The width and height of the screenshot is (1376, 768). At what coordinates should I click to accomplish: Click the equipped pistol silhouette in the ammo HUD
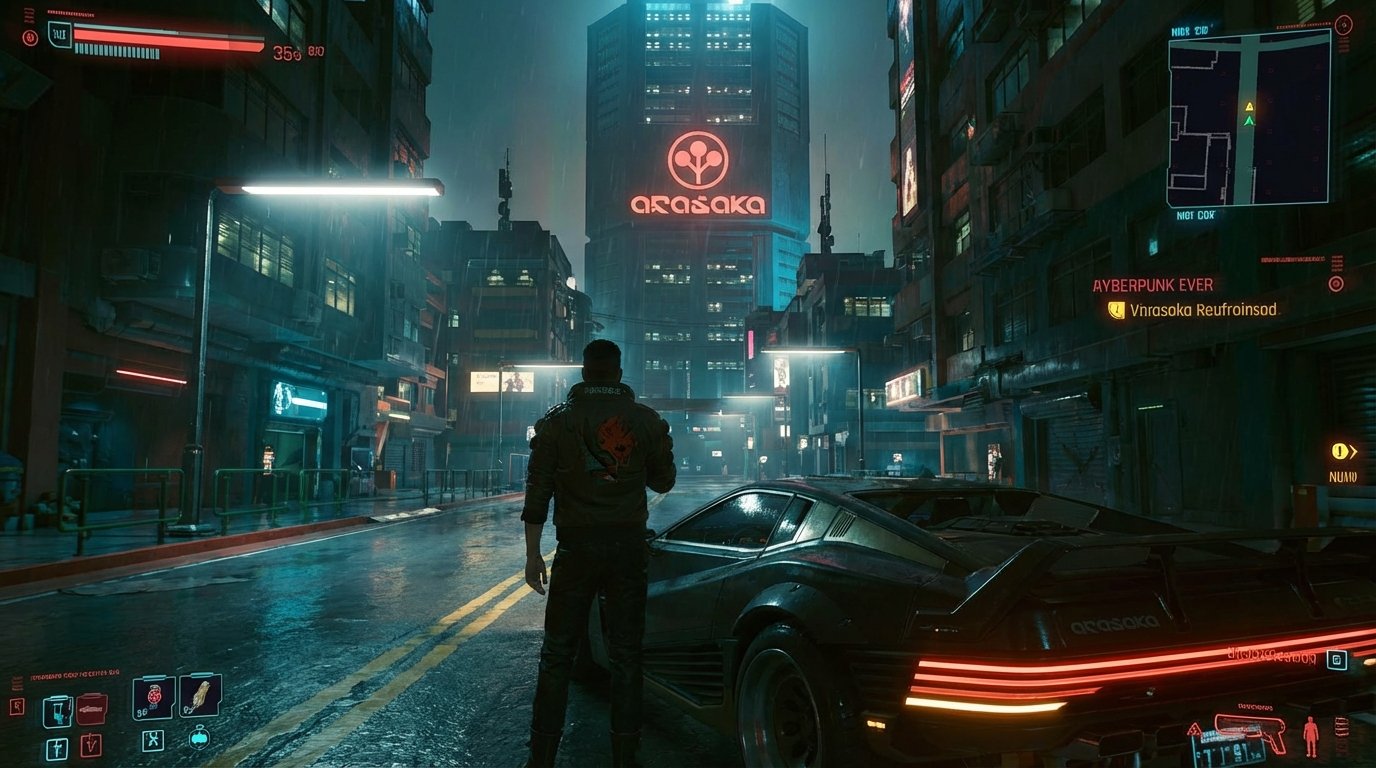point(1248,734)
